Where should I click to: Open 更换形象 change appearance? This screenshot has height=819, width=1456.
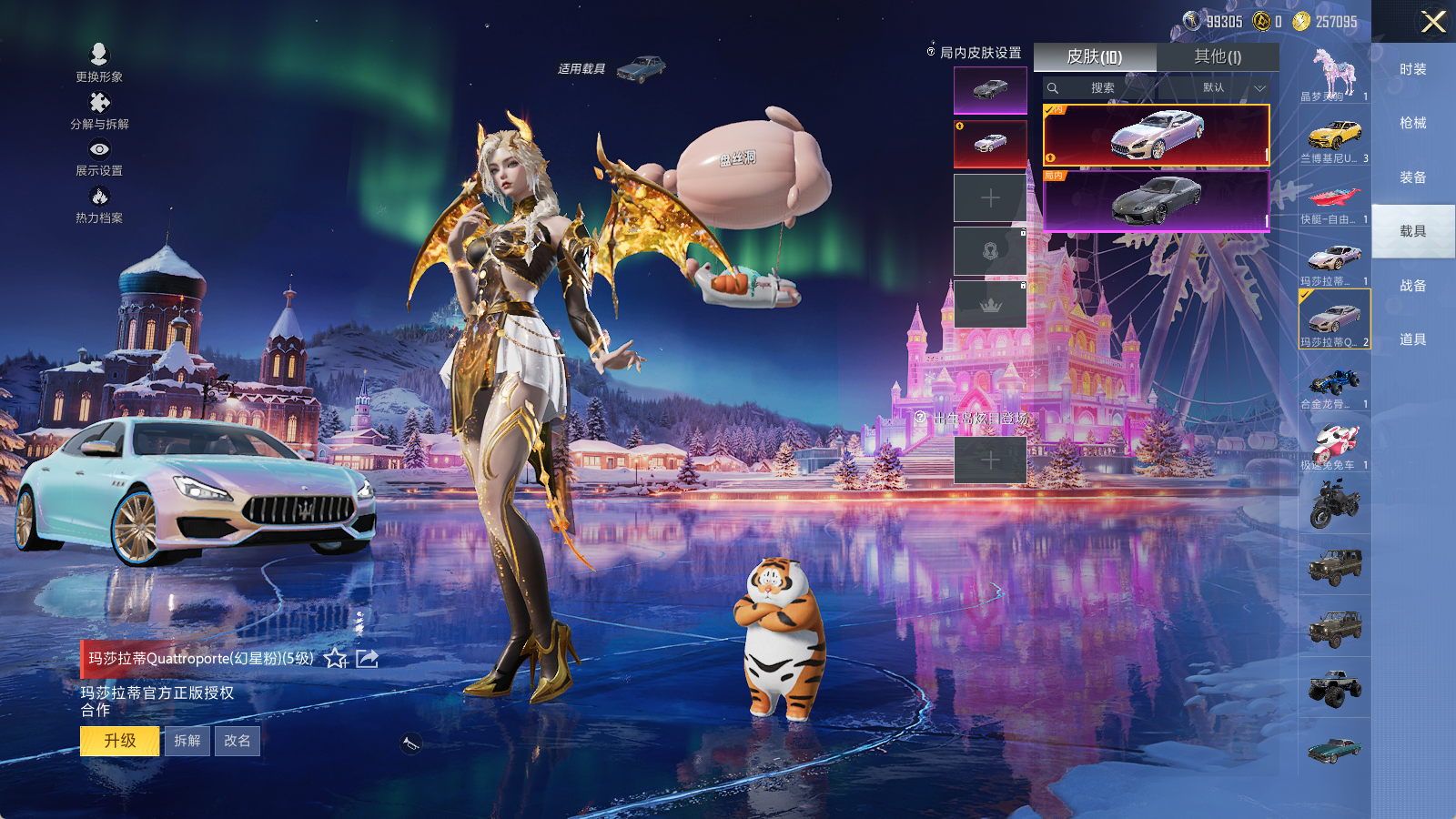99,62
